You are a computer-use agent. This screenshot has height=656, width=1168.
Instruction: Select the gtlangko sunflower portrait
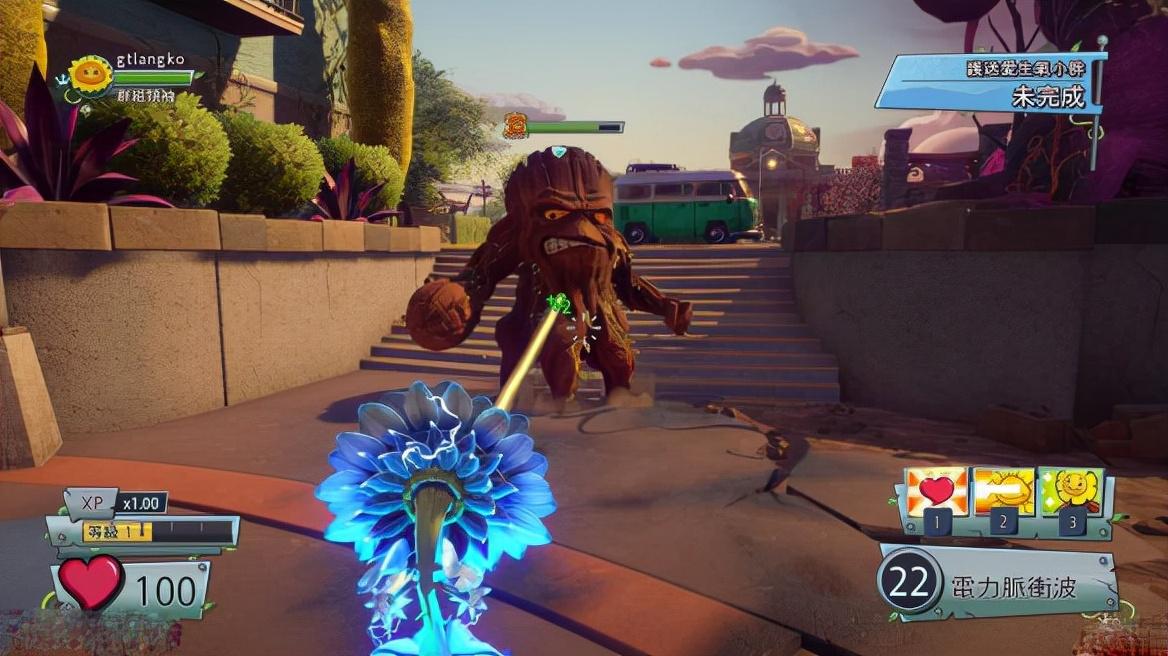pos(91,76)
